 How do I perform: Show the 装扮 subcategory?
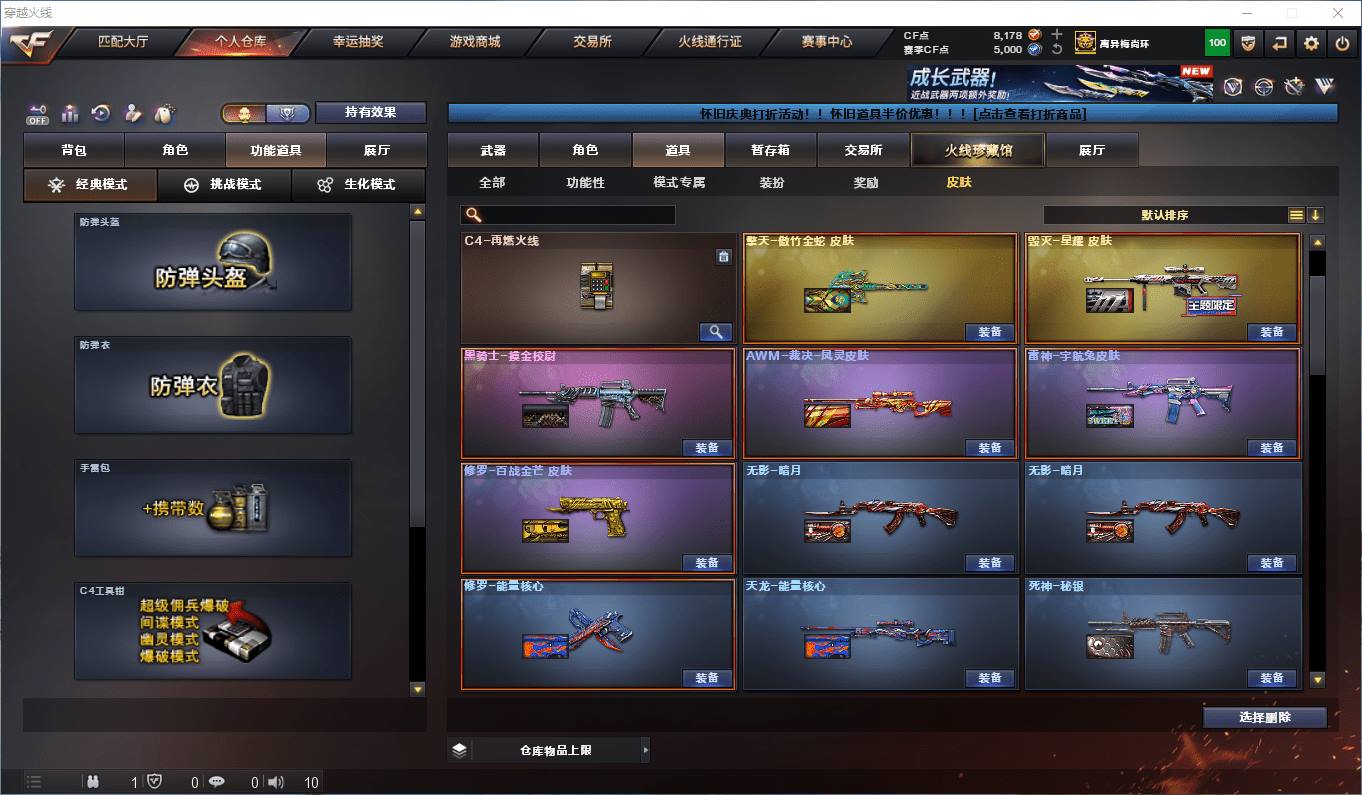772,183
